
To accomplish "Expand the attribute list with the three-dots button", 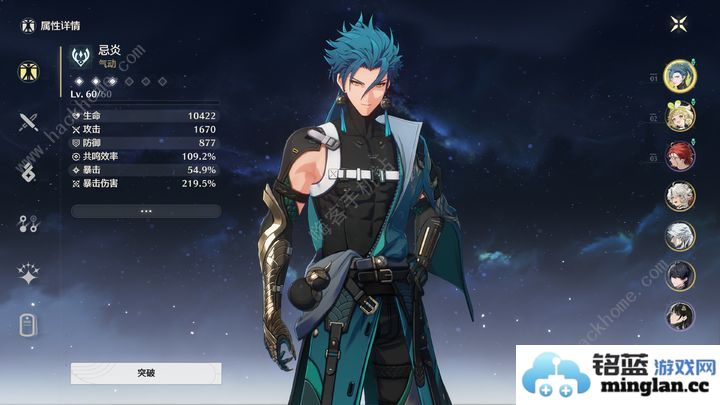I will click(x=146, y=211).
